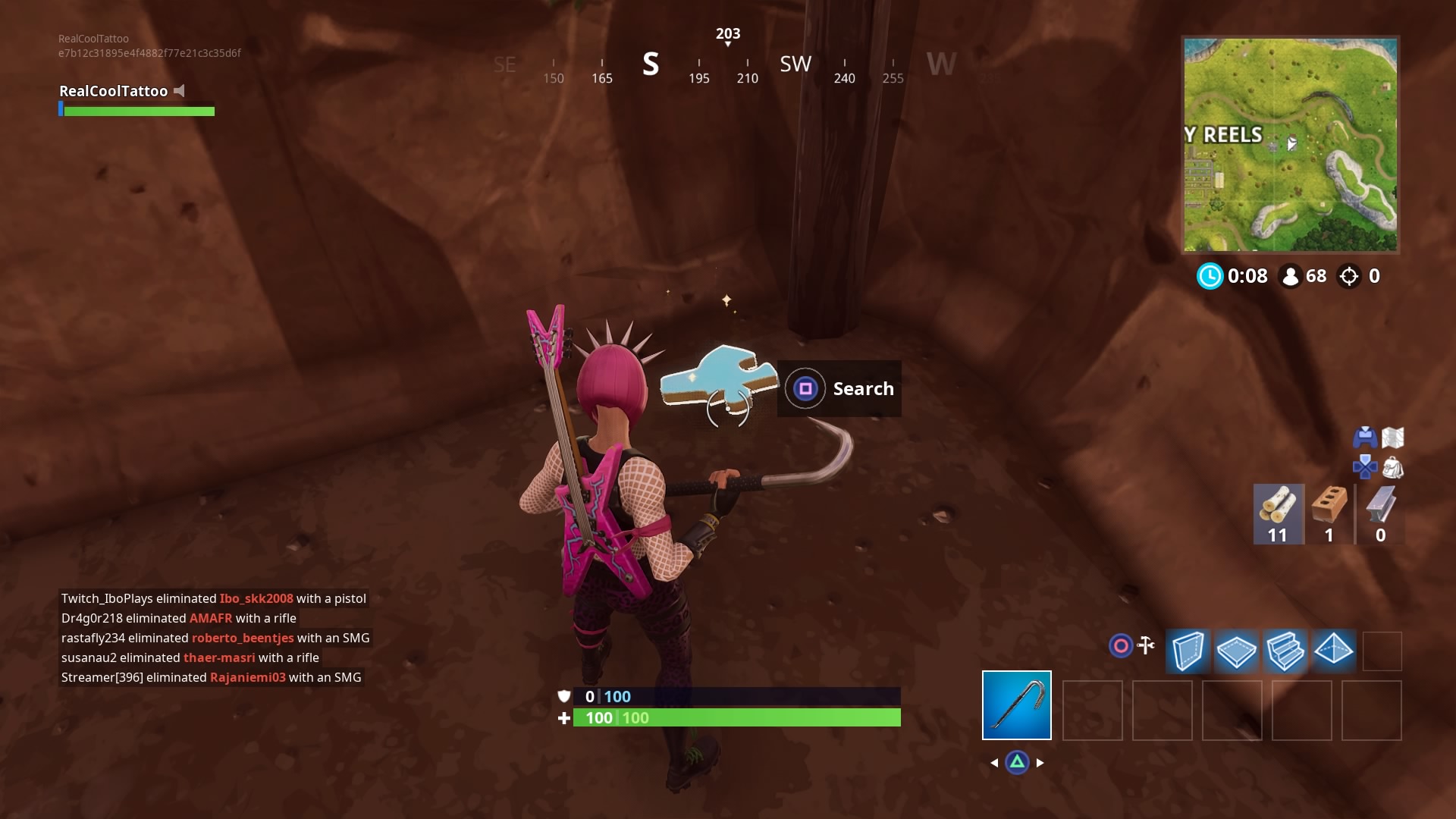Screen dimensions: 1456x819
Task: Click the circle button combat mode indicator
Action: 1120,645
